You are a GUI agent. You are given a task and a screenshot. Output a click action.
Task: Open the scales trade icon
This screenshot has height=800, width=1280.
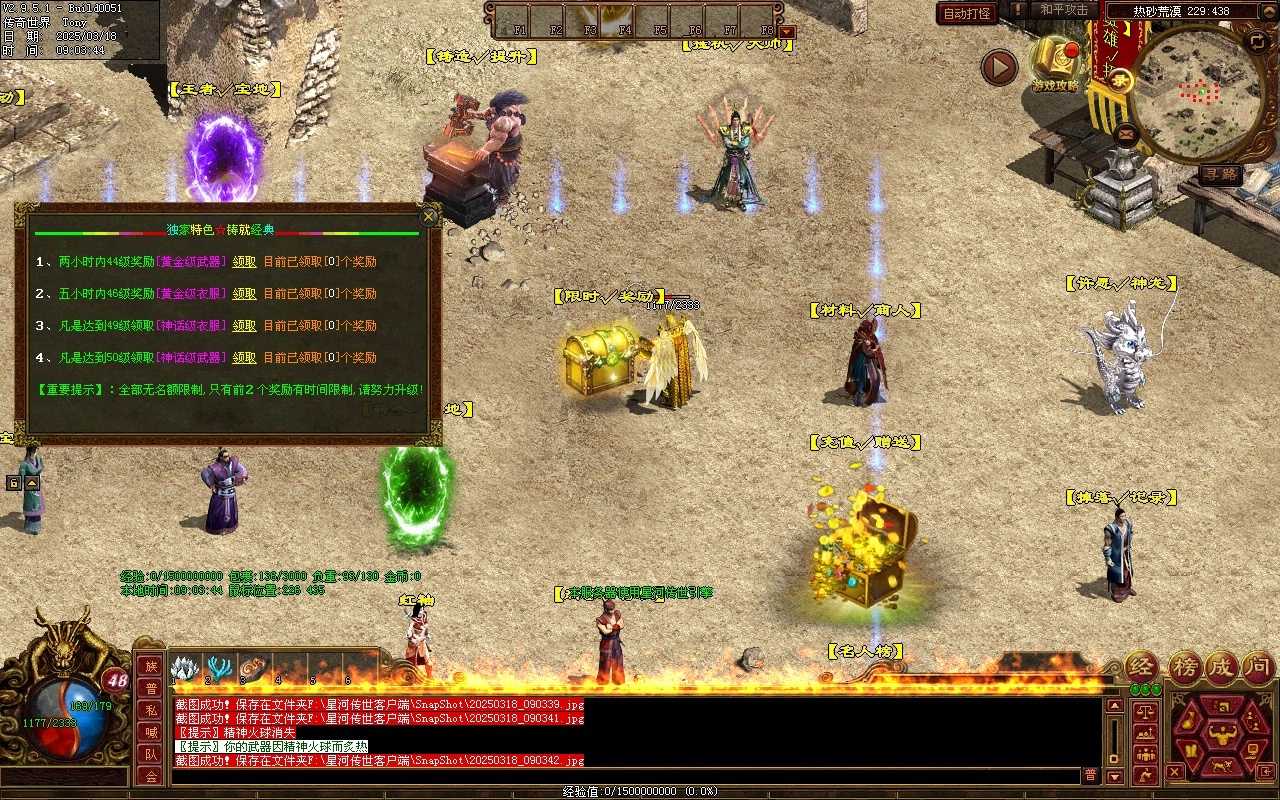click(1145, 711)
